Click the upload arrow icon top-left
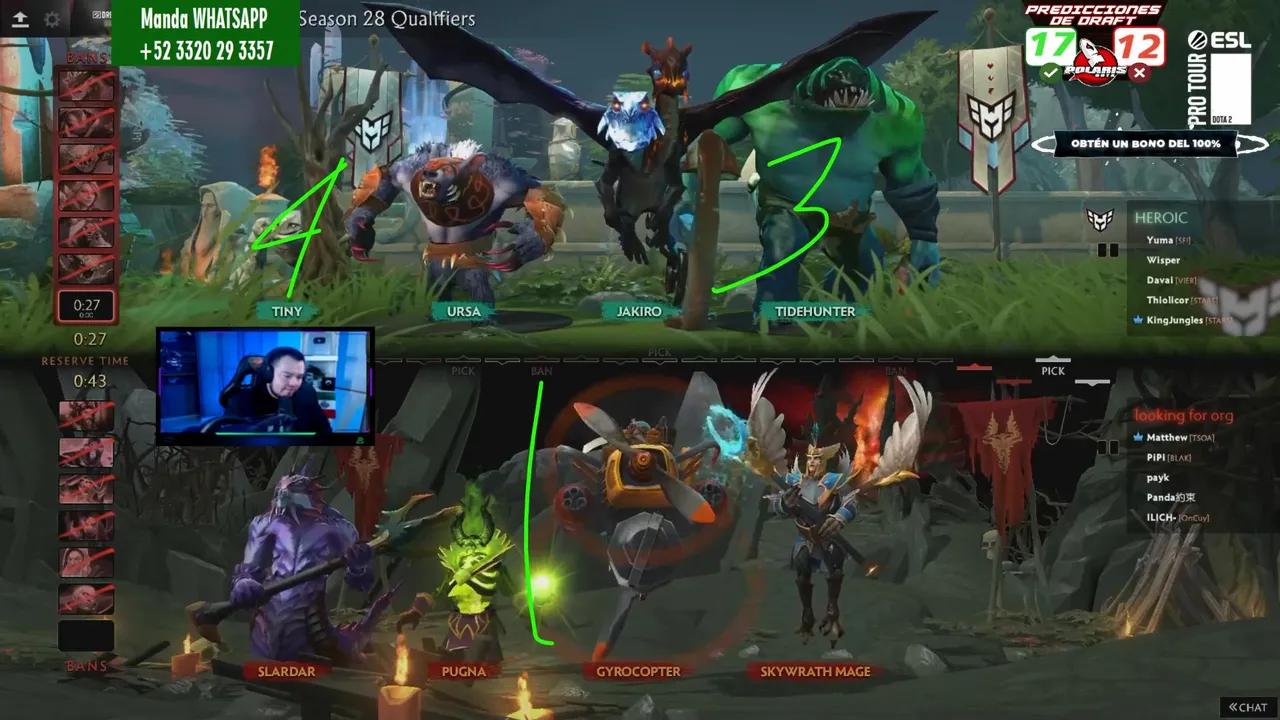The width and height of the screenshot is (1280, 720). (x=18, y=18)
